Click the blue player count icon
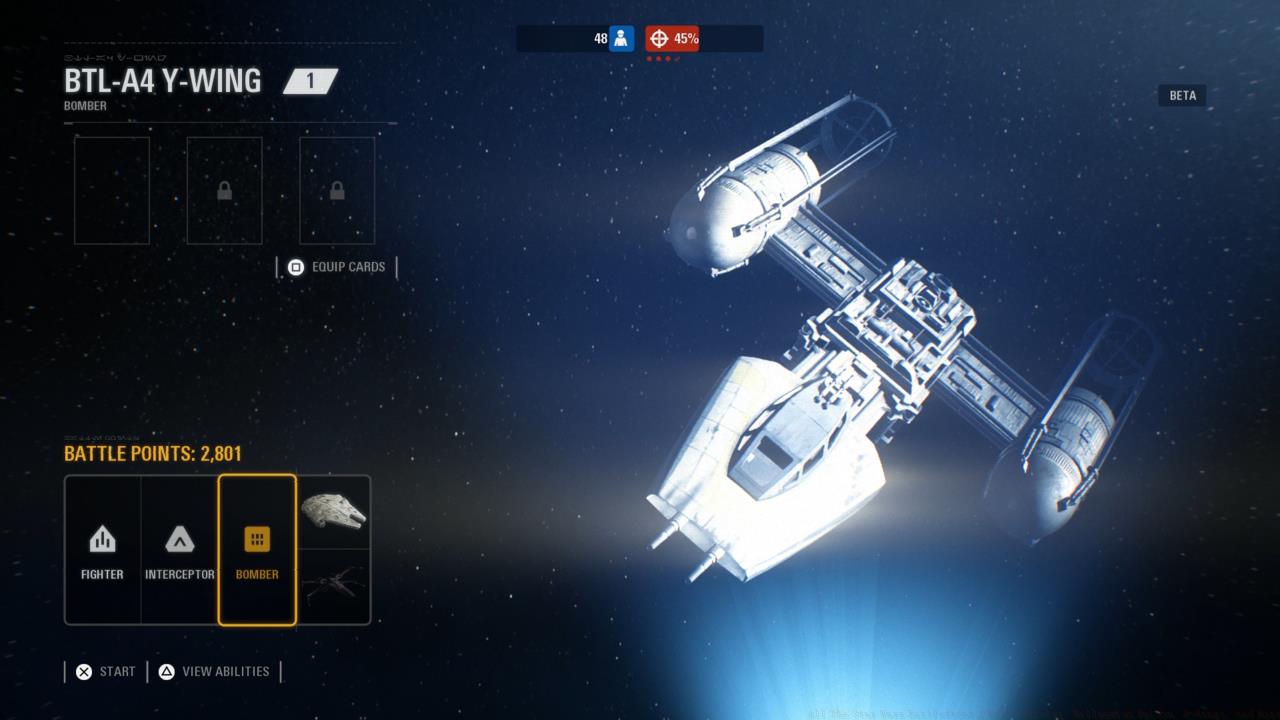This screenshot has height=720, width=1280. click(x=622, y=38)
